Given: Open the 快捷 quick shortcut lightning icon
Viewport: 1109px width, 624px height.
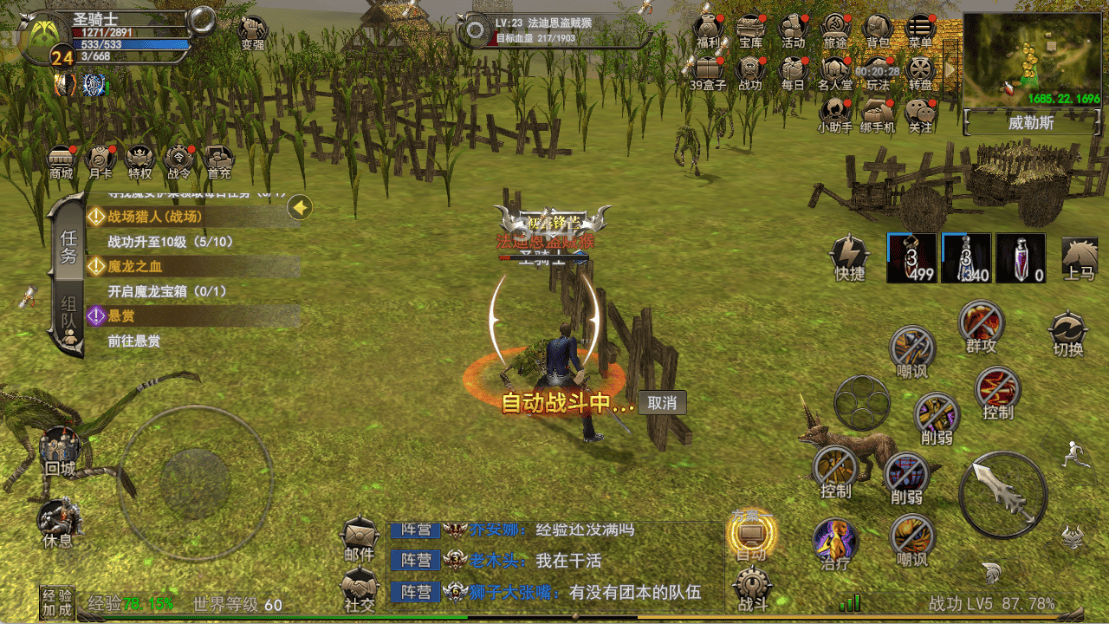Looking at the screenshot, I should point(850,257).
